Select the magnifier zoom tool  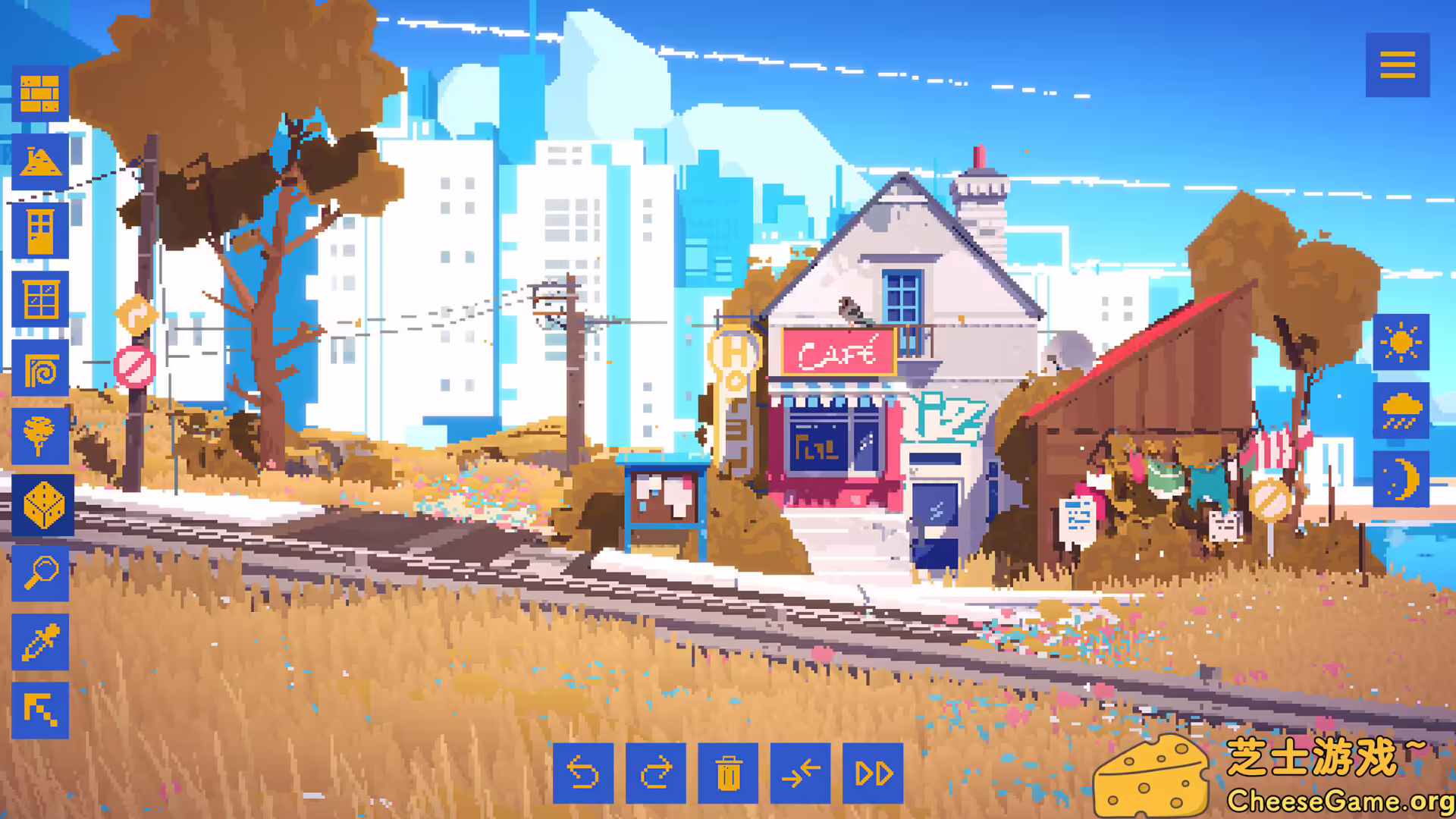[x=41, y=573]
